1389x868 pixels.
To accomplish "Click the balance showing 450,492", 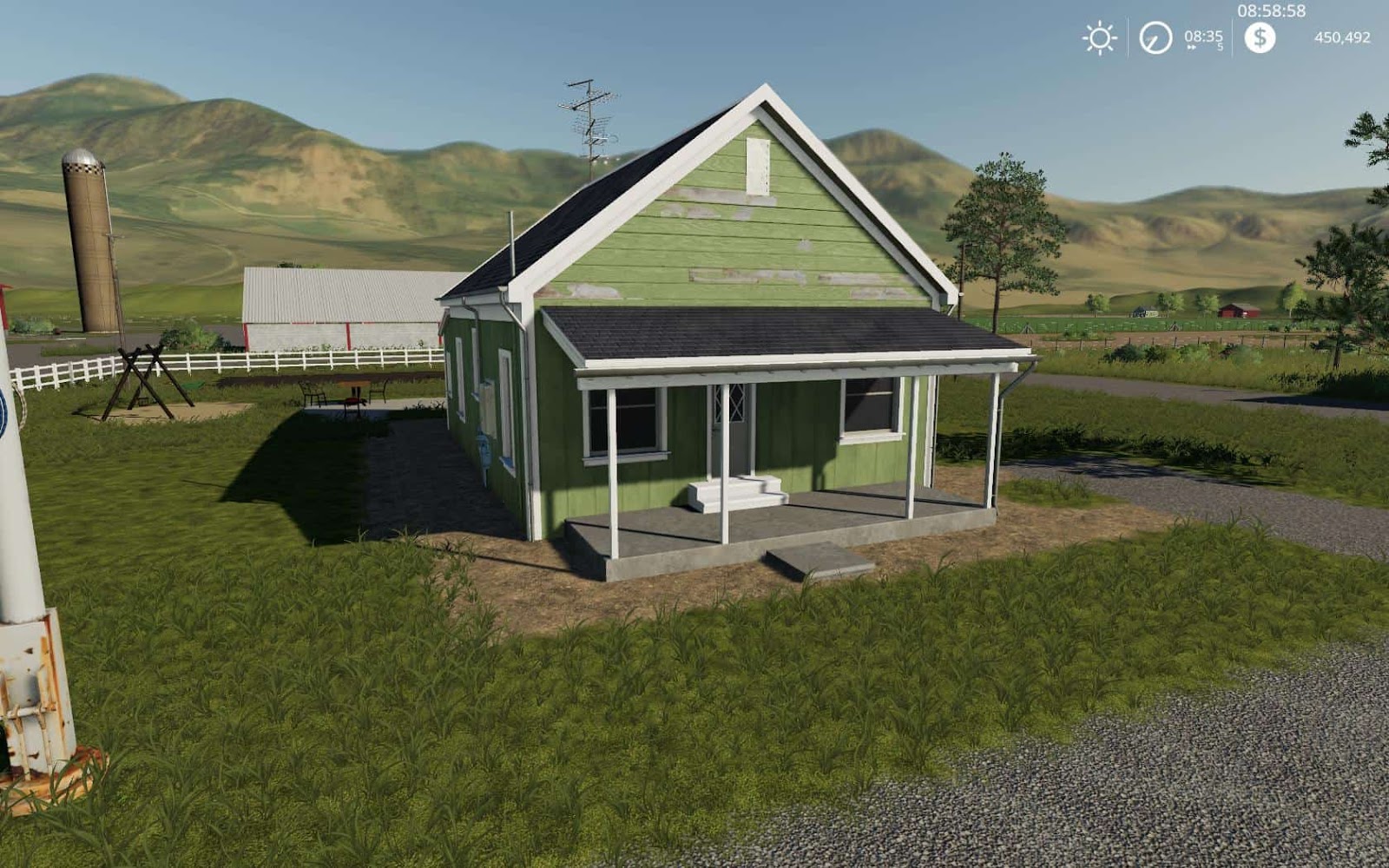I will click(1344, 37).
